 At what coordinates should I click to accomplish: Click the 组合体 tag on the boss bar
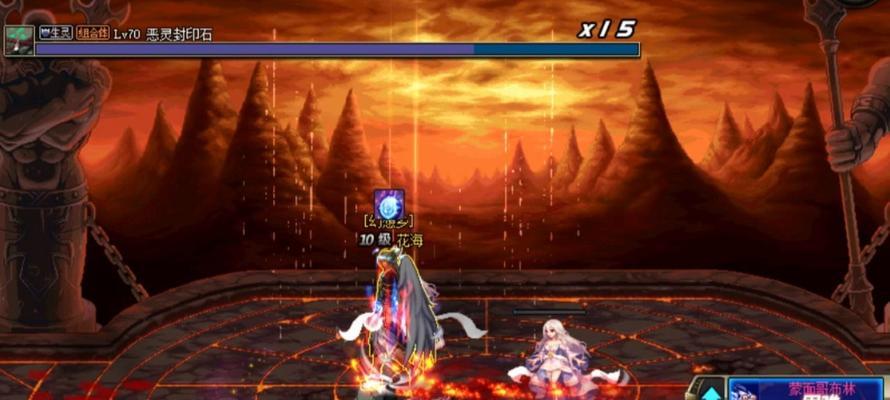point(93,33)
